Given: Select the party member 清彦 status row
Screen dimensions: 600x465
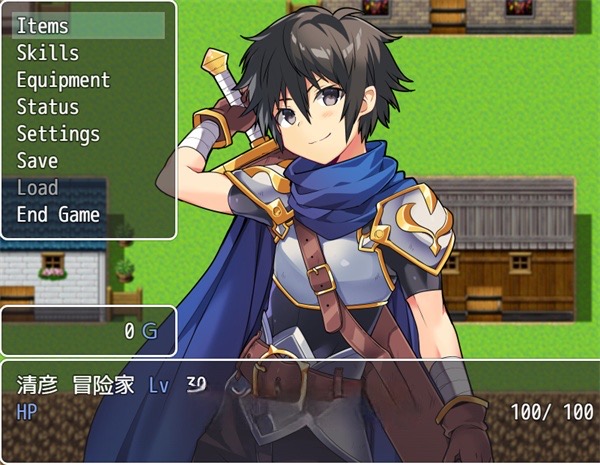Looking at the screenshot, I should tap(300, 398).
